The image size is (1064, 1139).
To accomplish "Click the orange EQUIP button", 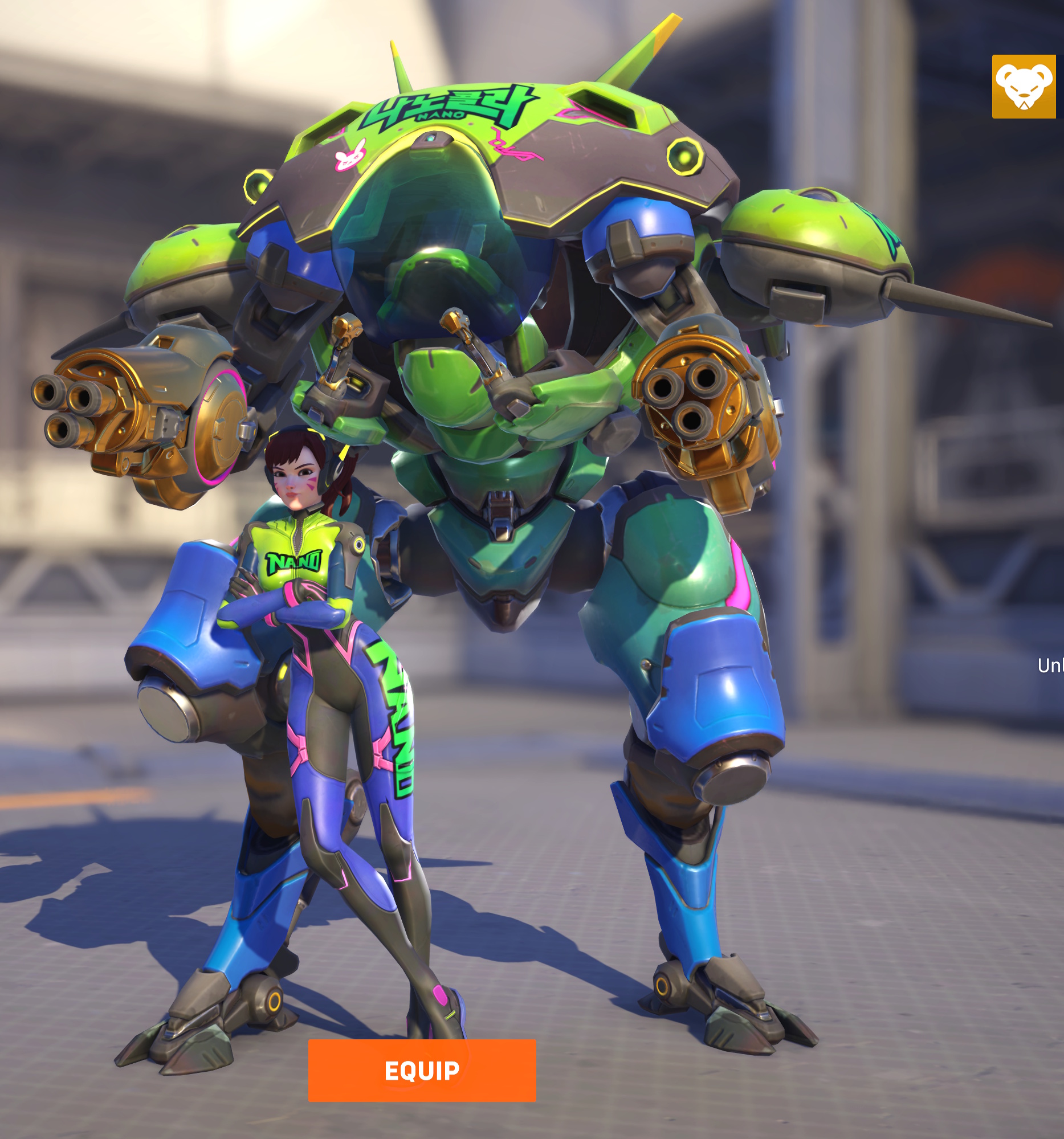I will coord(422,1070).
